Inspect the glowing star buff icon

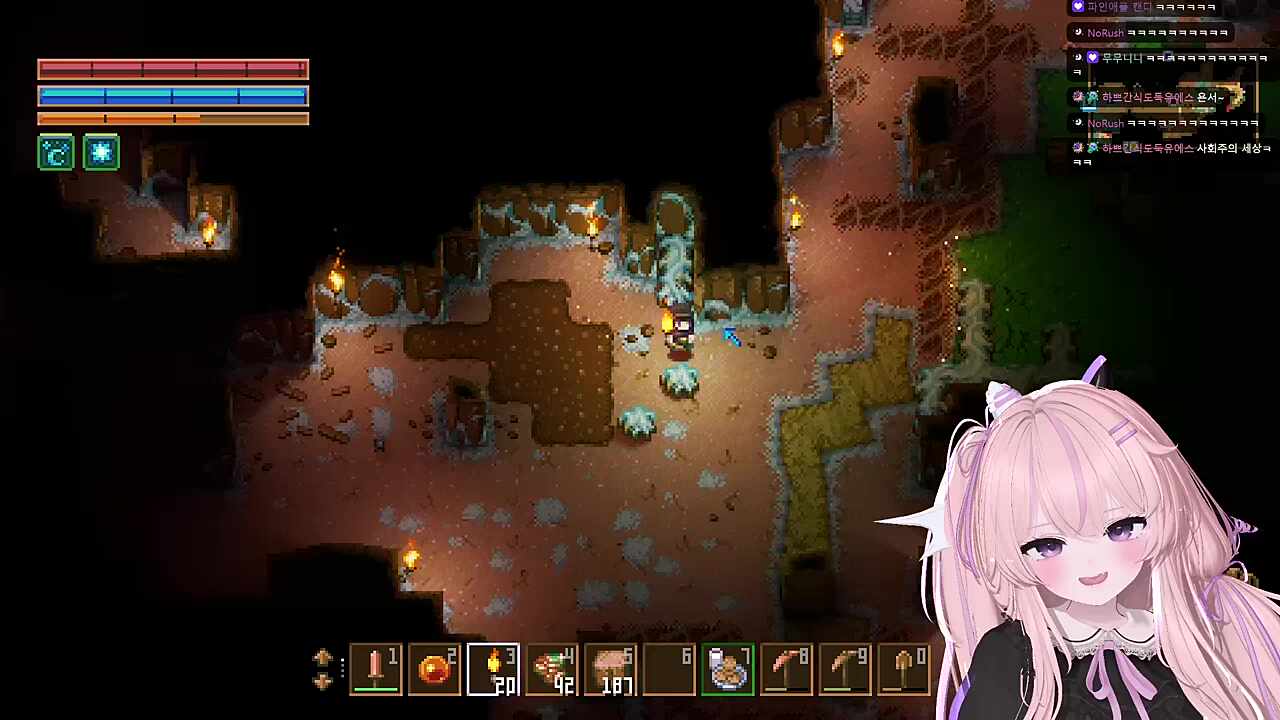pos(101,153)
